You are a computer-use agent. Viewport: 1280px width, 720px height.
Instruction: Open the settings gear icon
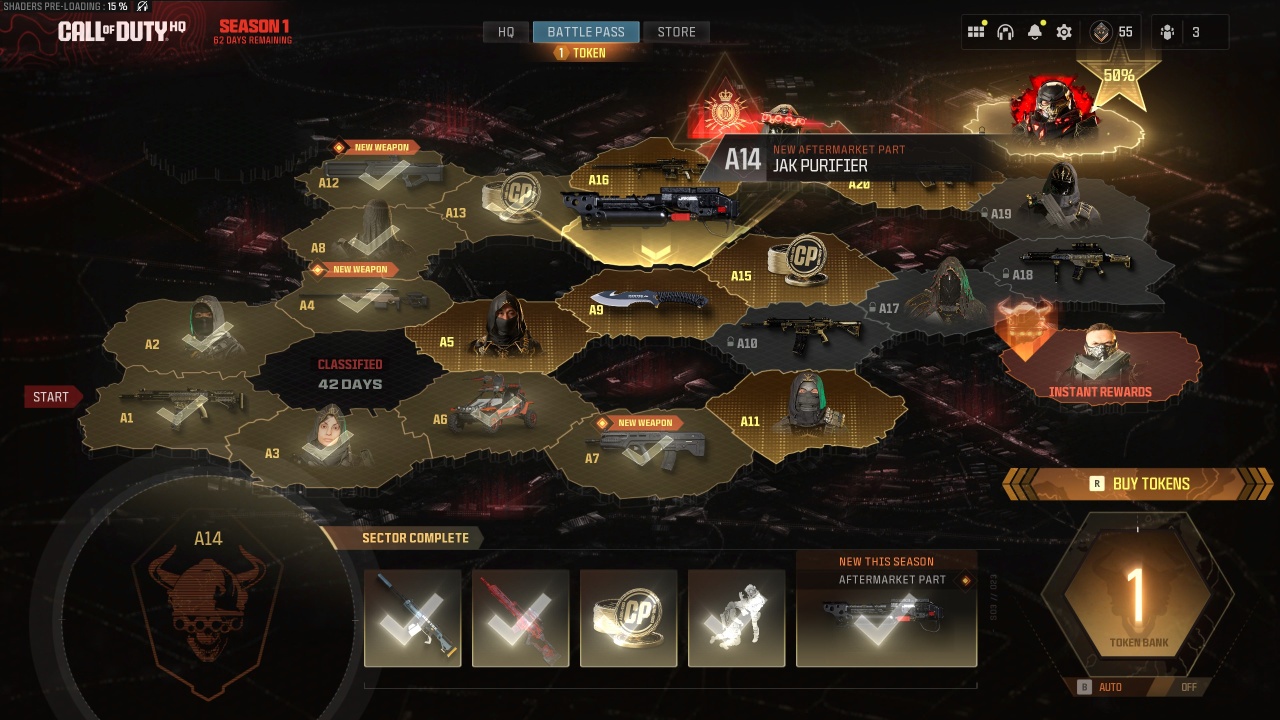[x=1064, y=32]
